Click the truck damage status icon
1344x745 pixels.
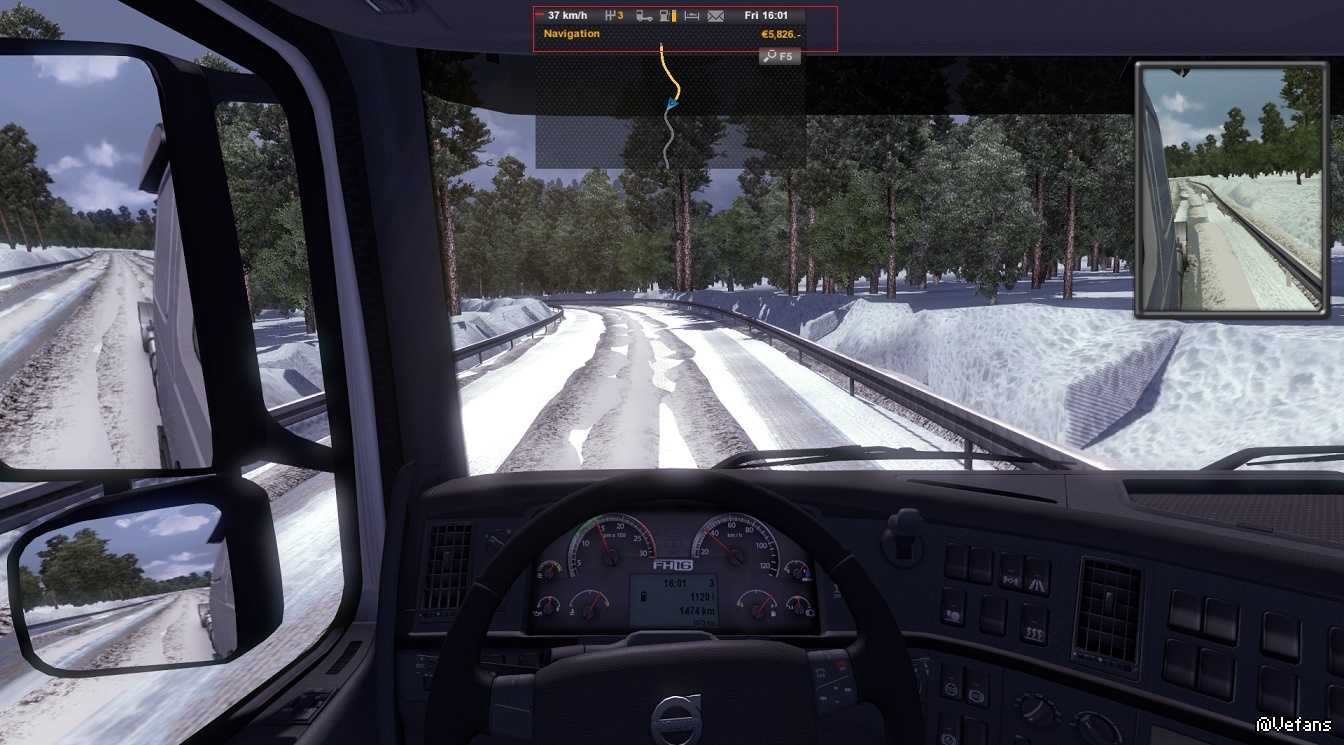[645, 16]
